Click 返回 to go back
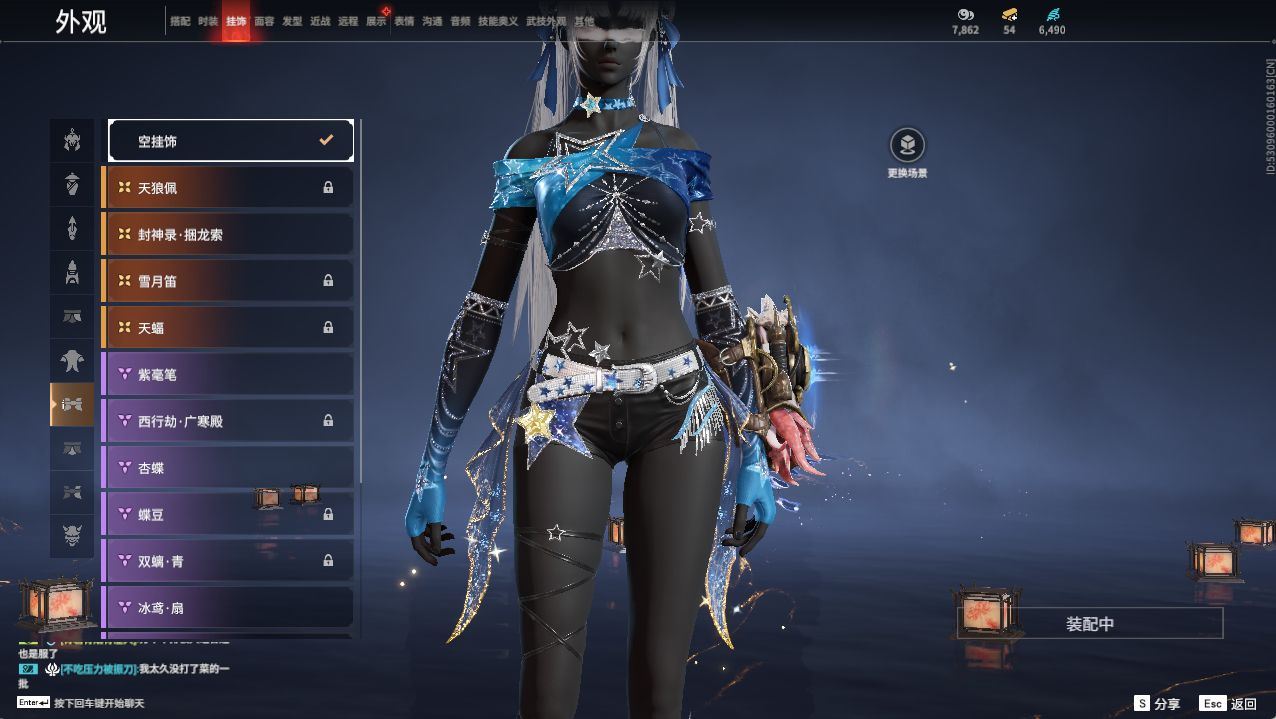This screenshot has height=719, width=1276. click(1230, 704)
